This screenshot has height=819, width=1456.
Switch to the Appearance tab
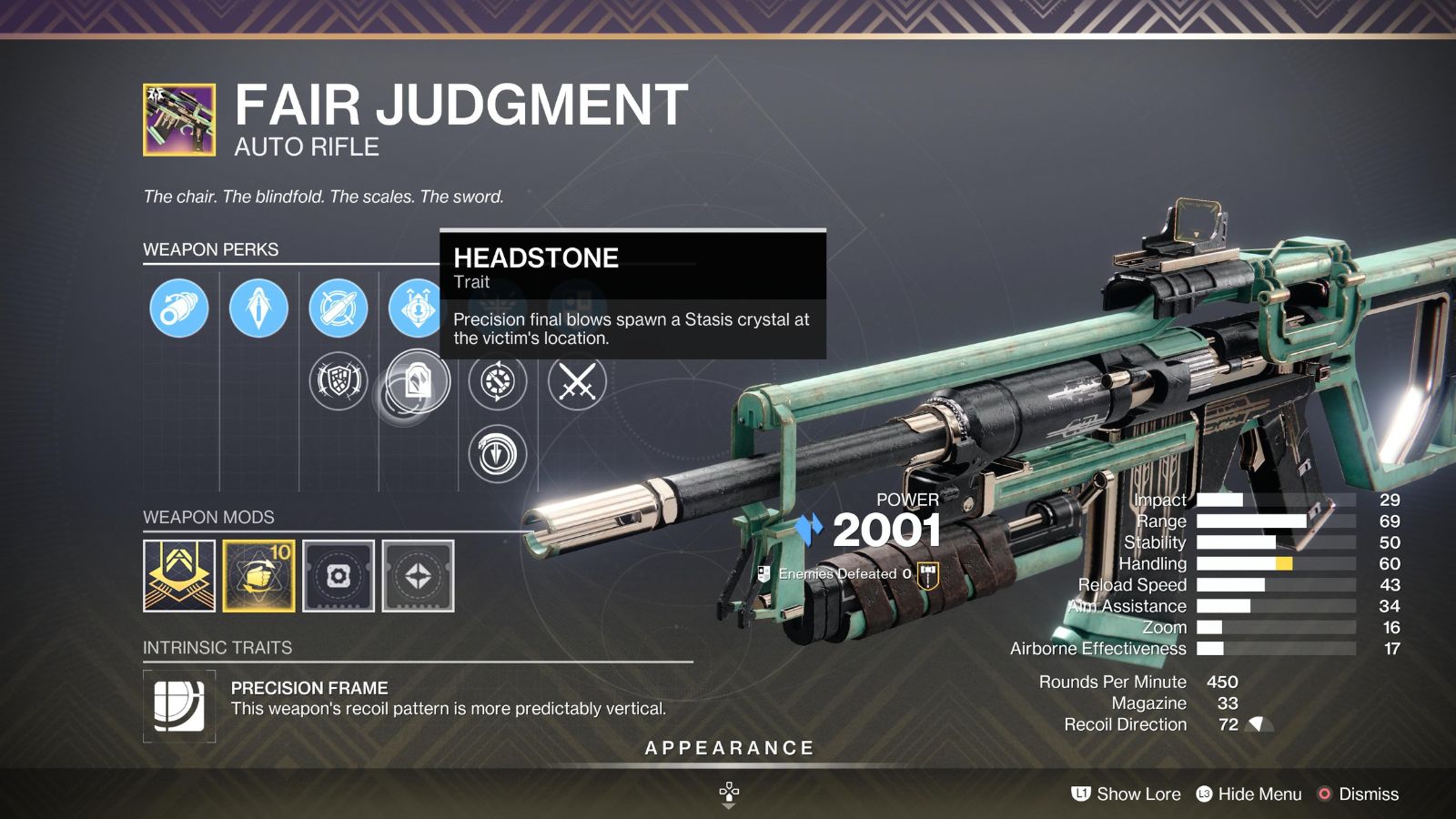pos(728,748)
